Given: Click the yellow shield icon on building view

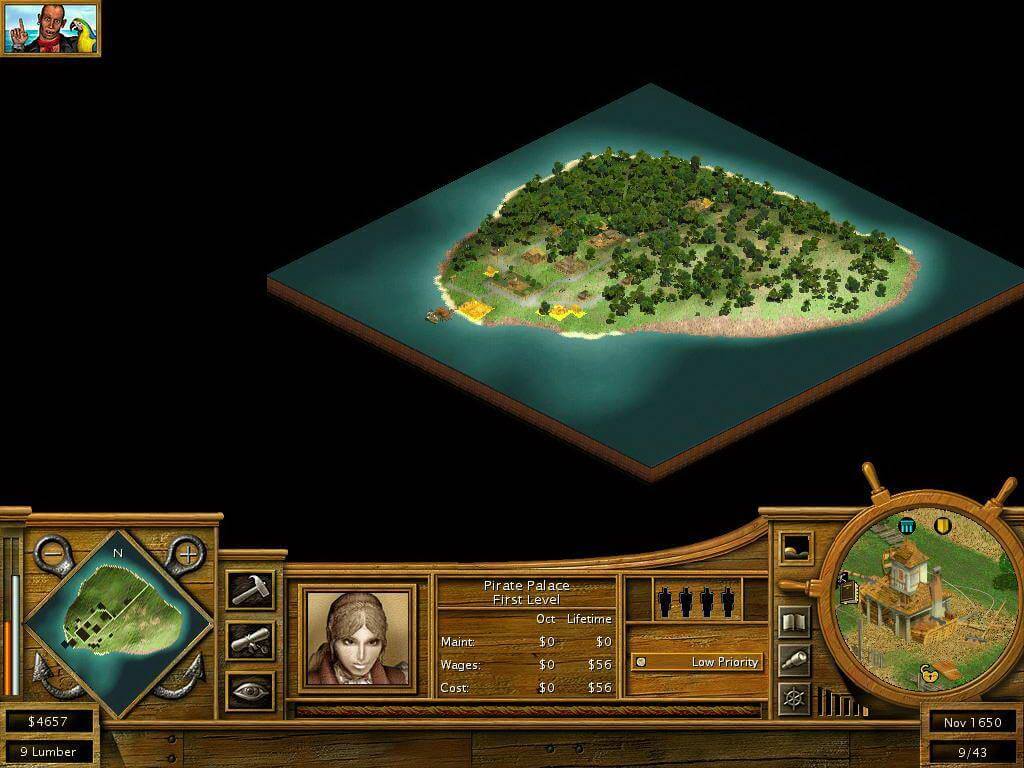Looking at the screenshot, I should [x=942, y=526].
